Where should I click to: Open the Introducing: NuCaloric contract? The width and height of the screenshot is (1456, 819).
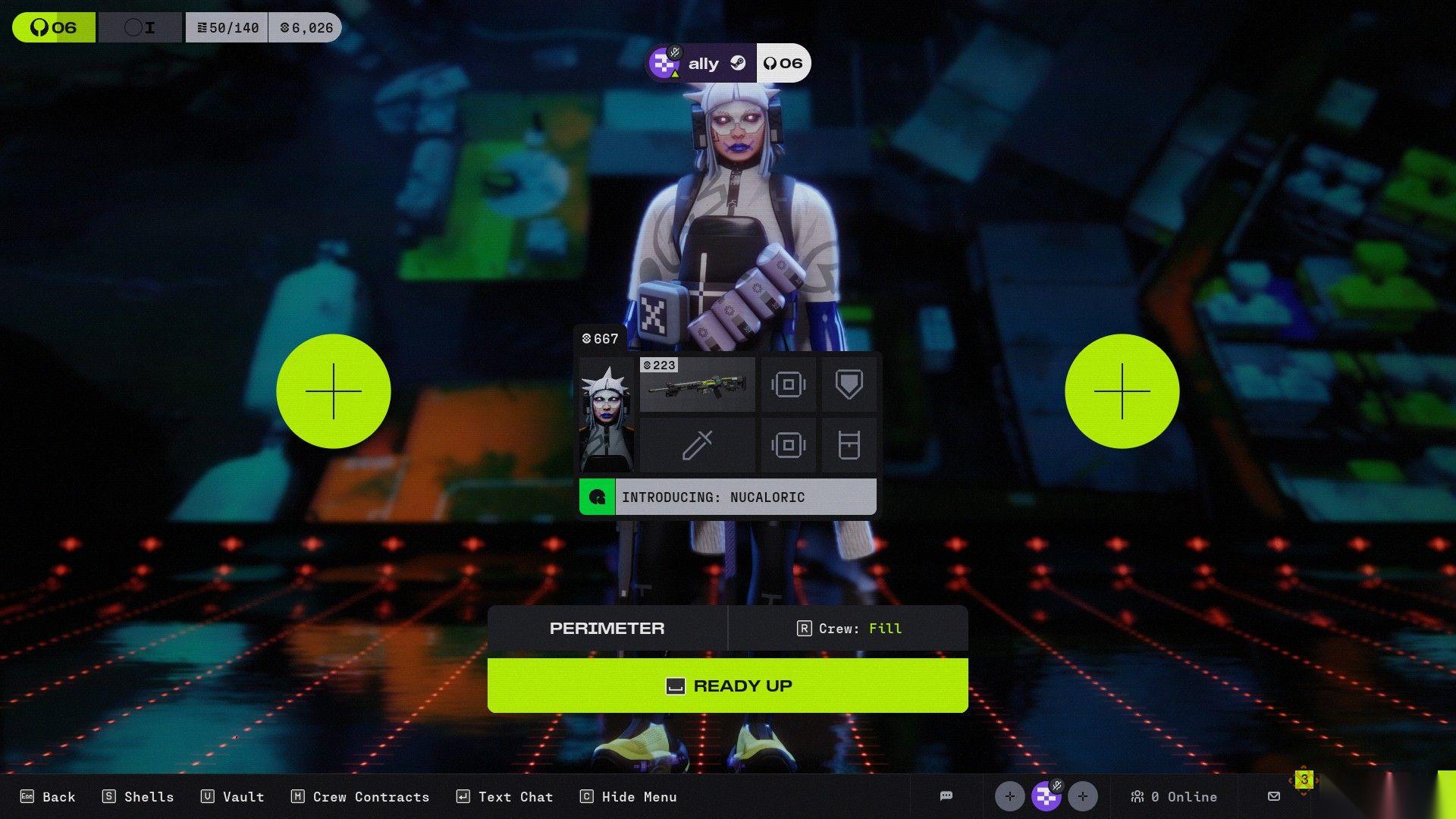727,497
